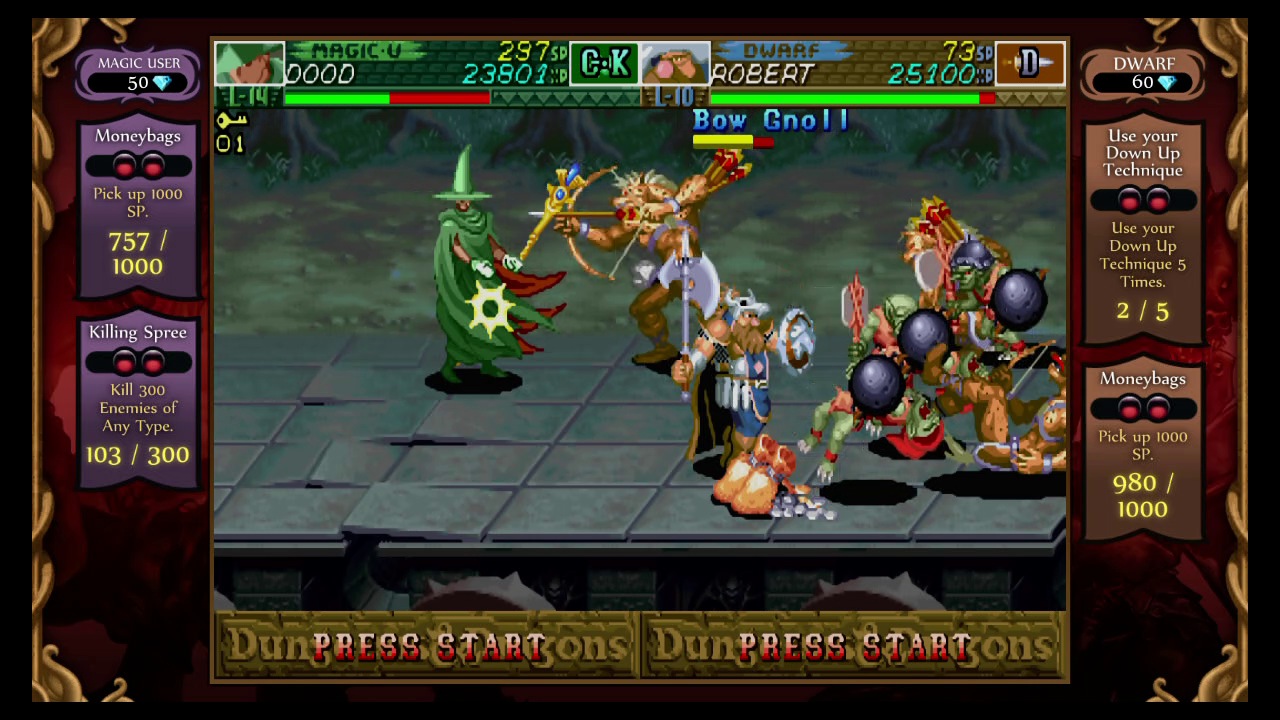This screenshot has width=1280, height=720.
Task: Click the left PRESS START banner
Action: [x=425, y=646]
